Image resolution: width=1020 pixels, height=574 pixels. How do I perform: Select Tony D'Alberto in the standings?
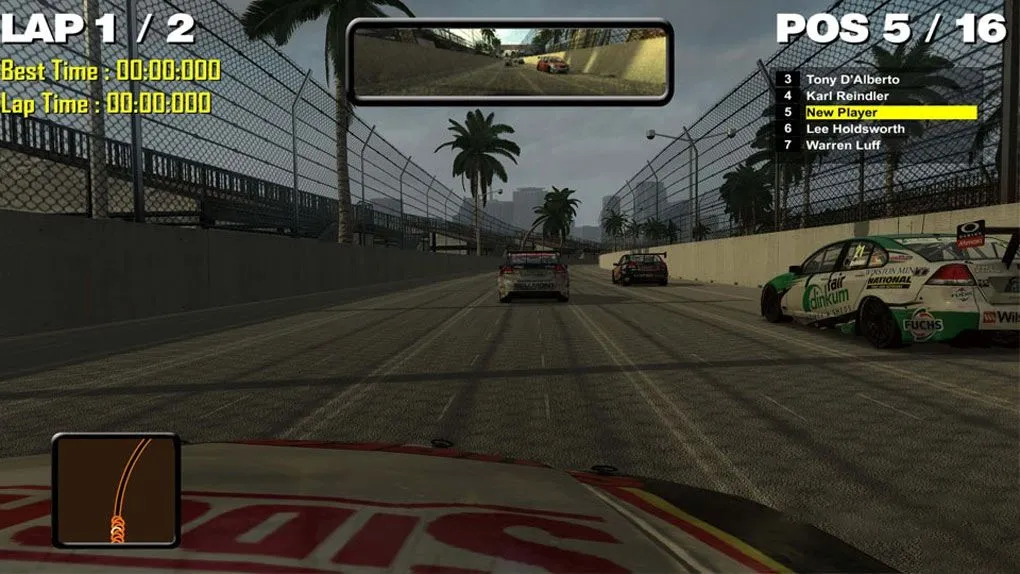tap(852, 80)
